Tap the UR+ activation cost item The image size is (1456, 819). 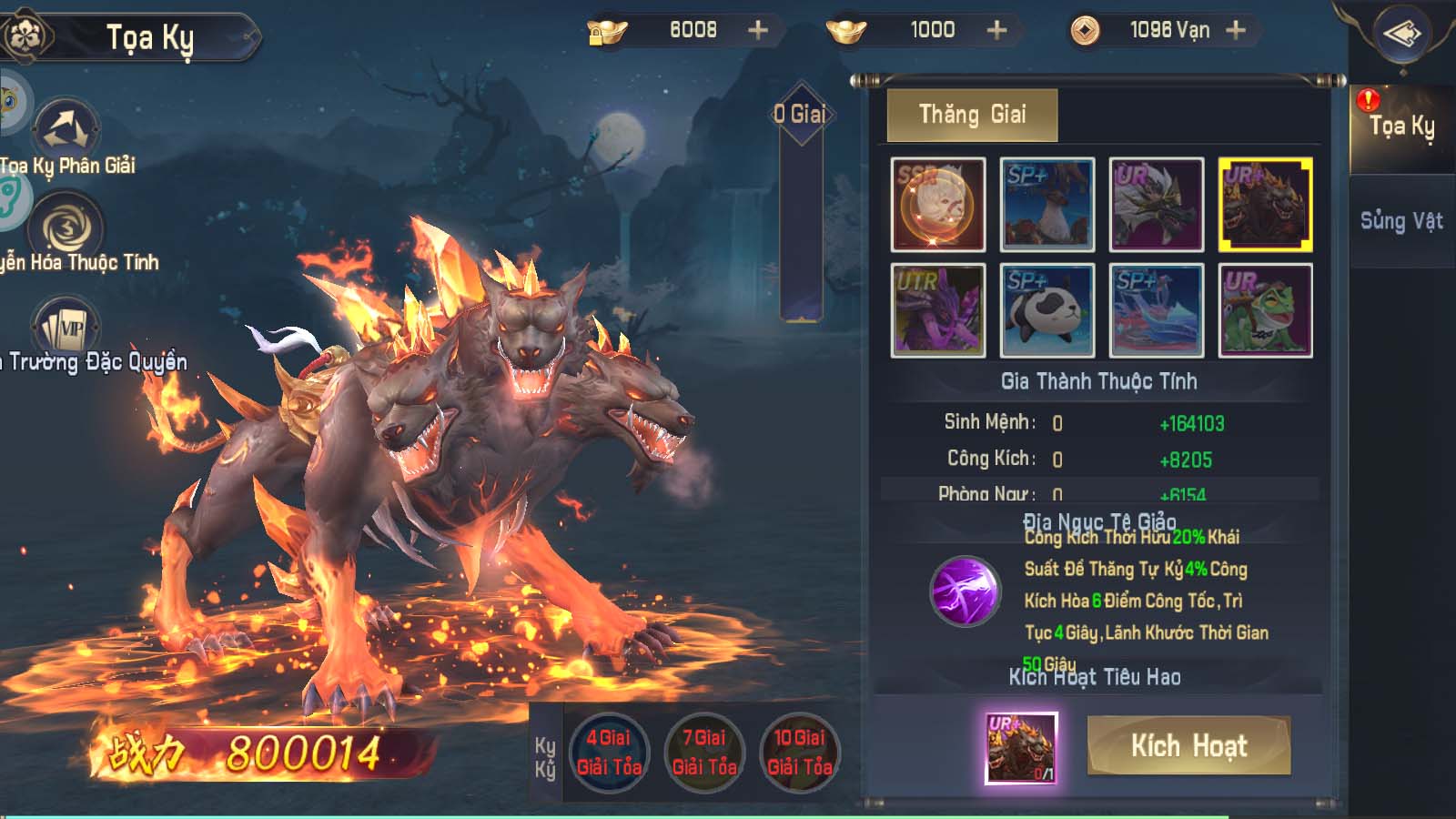[x=1021, y=748]
